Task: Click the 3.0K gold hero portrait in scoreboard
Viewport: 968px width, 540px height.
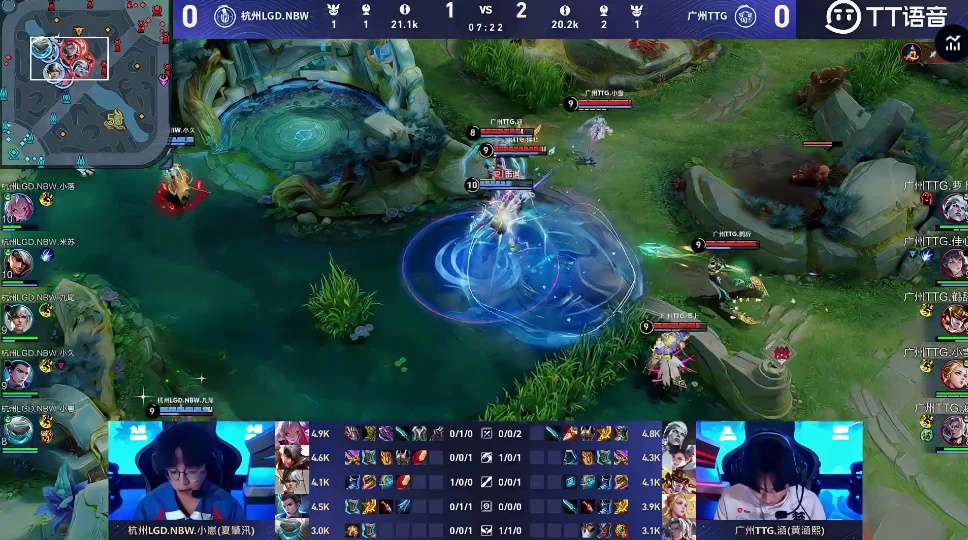Action: pyautogui.click(x=292, y=530)
